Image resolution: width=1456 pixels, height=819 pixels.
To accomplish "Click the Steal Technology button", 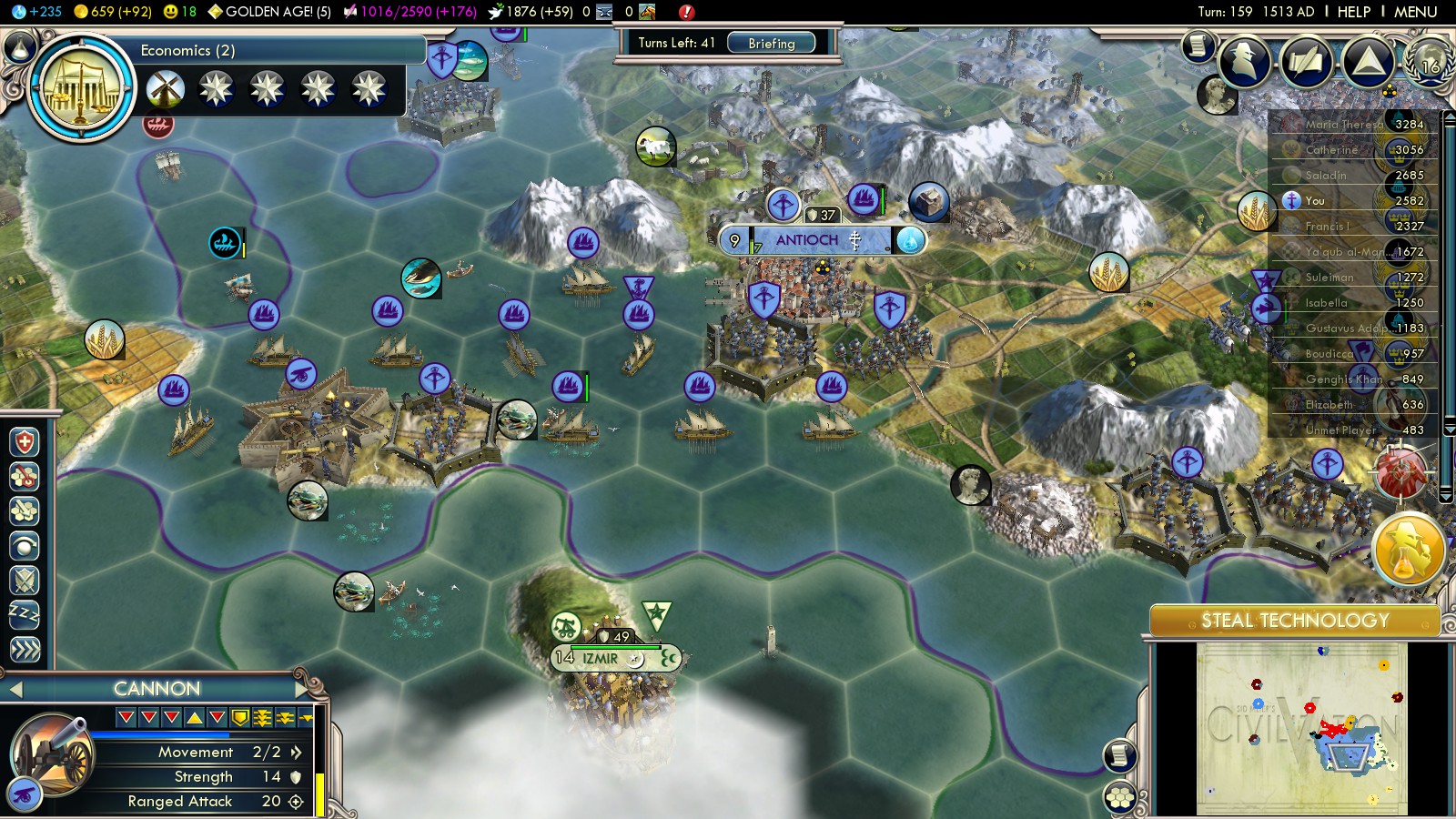I will pyautogui.click(x=1294, y=621).
